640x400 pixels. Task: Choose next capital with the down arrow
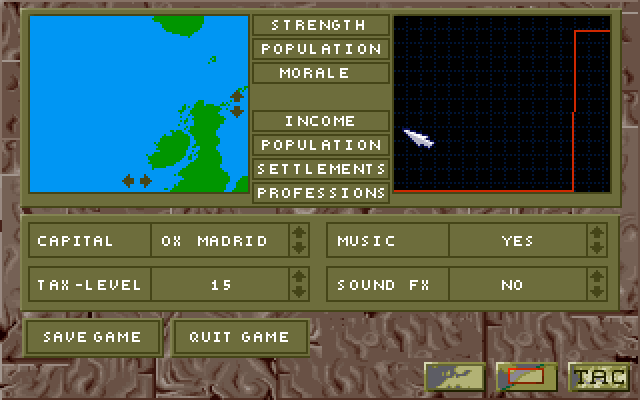298,247
